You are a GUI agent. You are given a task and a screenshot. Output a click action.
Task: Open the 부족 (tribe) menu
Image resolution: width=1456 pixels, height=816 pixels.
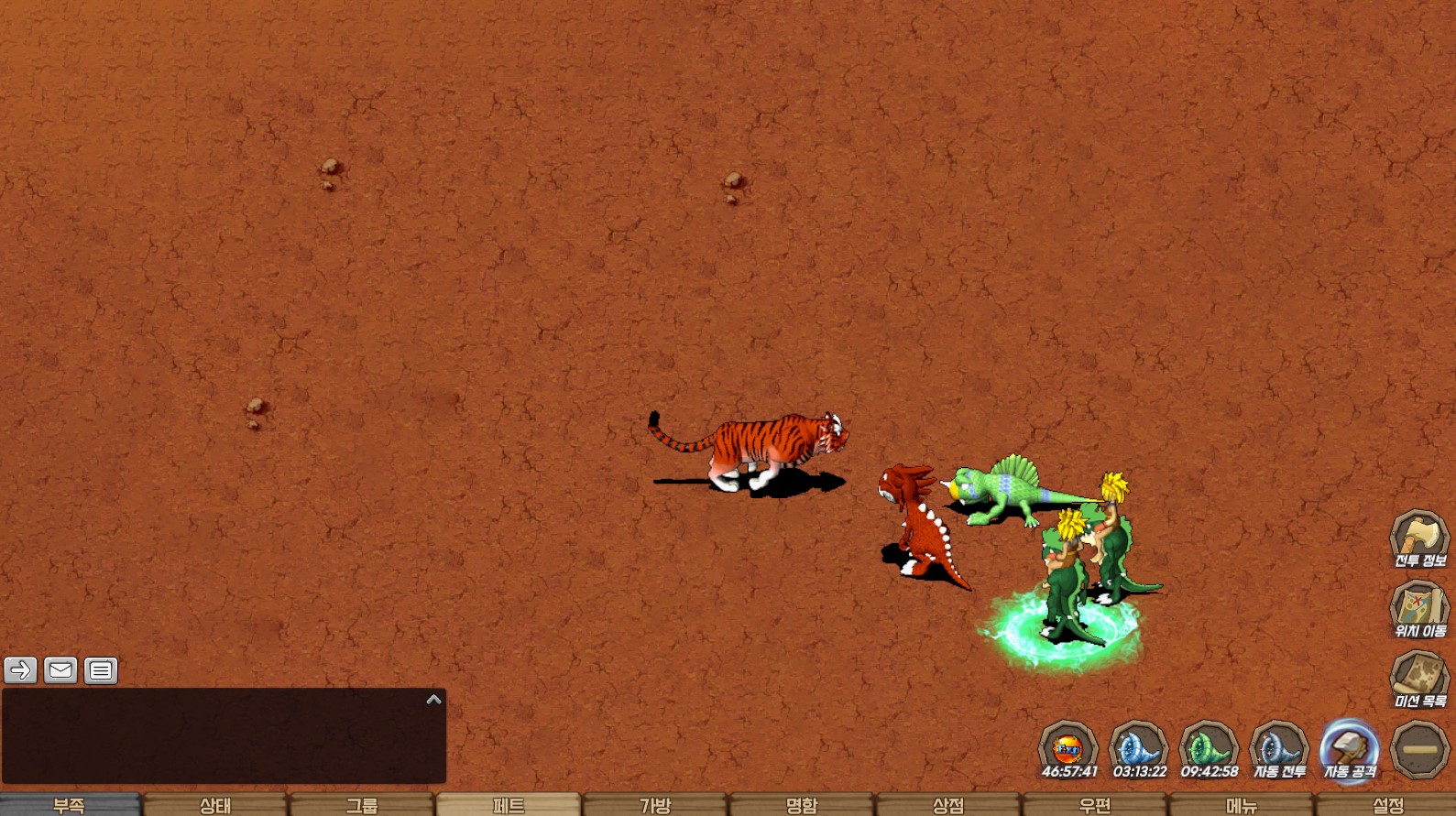70,805
